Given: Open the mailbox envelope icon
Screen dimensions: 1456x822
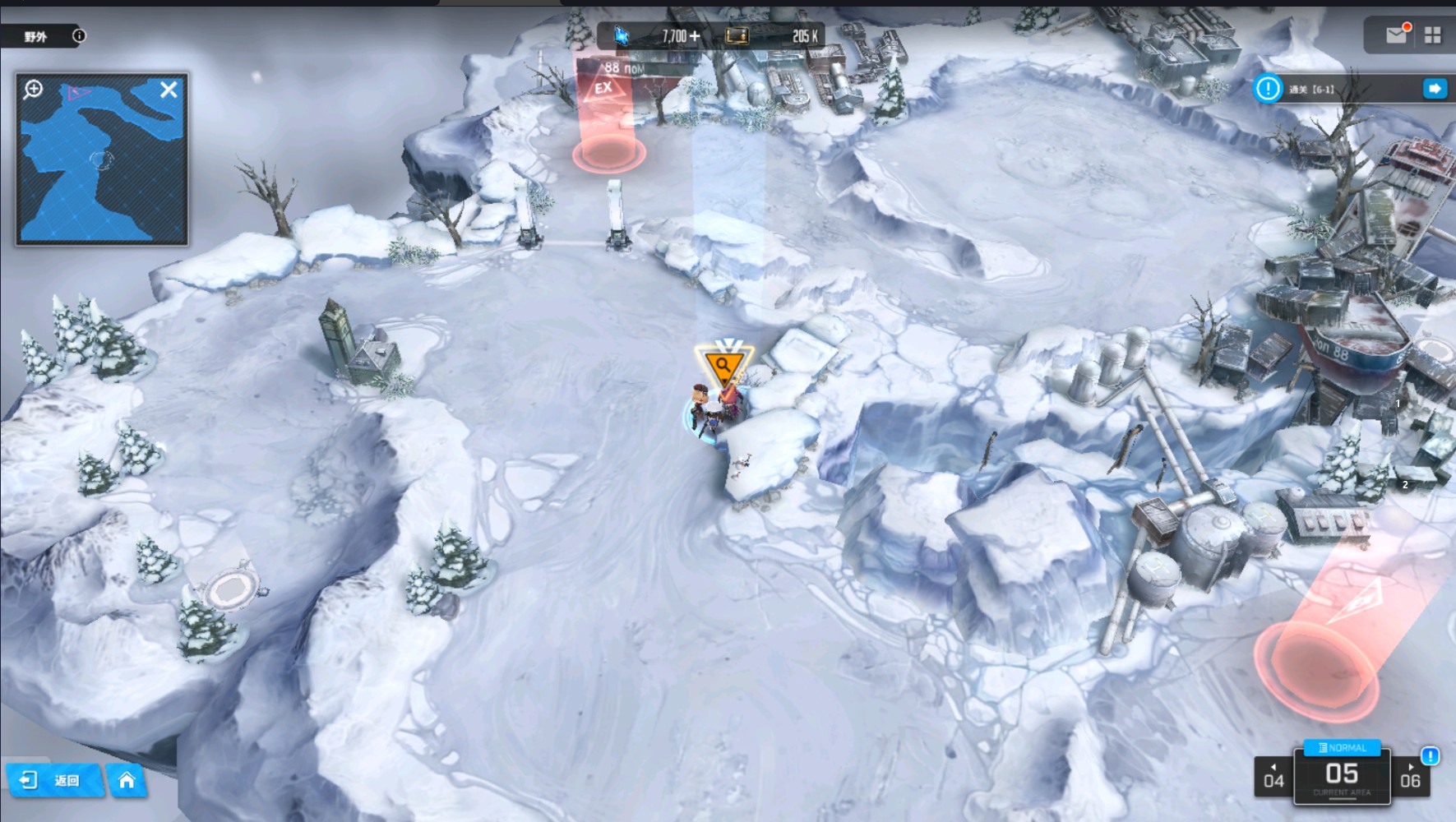Looking at the screenshot, I should [1396, 35].
